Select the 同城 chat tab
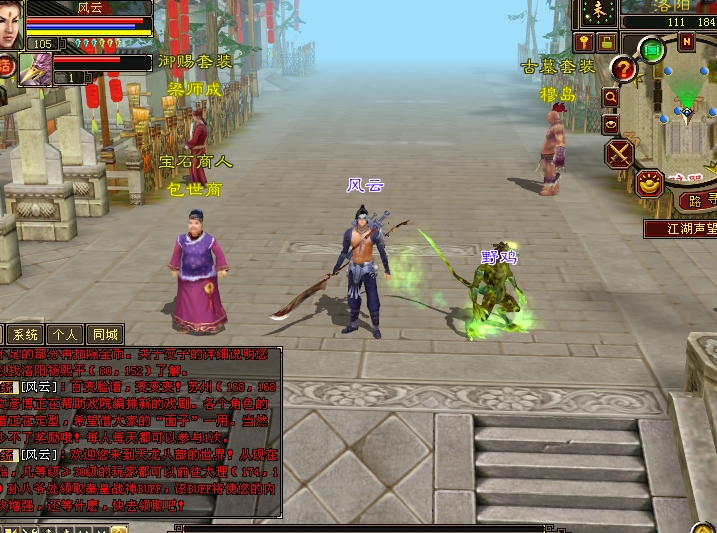The width and height of the screenshot is (717, 533). [x=104, y=335]
